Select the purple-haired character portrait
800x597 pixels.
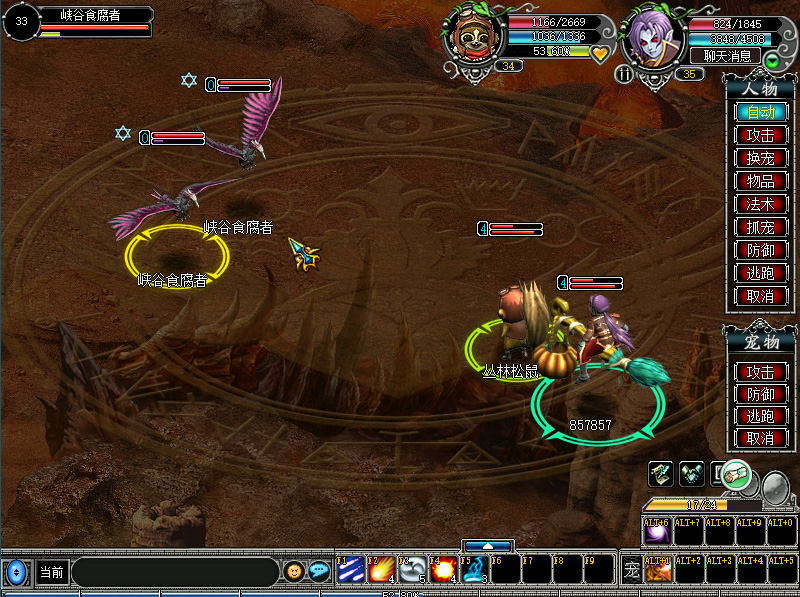(x=653, y=39)
